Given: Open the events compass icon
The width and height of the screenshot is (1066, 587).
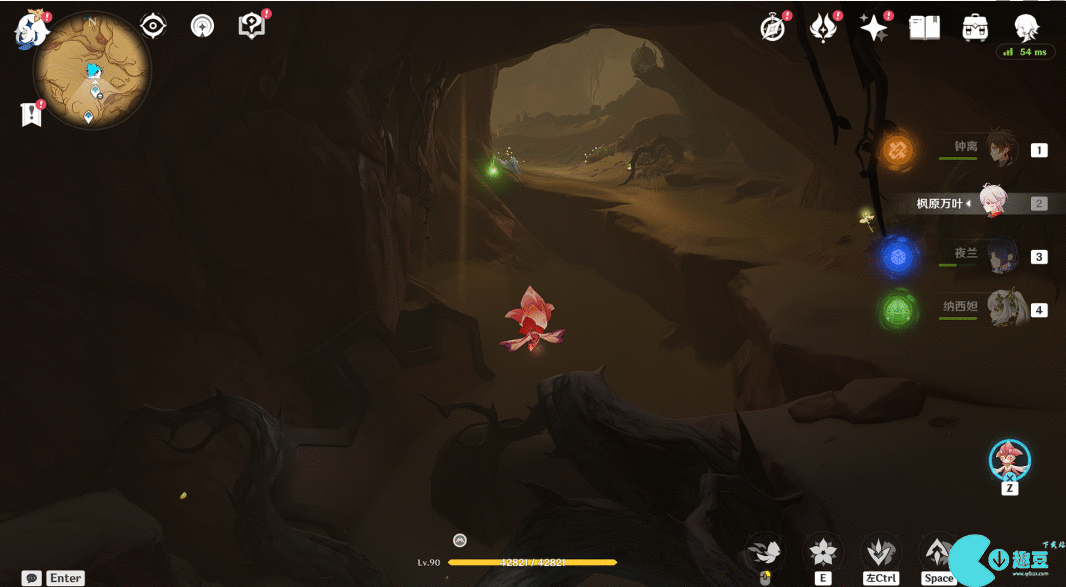Looking at the screenshot, I should pyautogui.click(x=773, y=28).
